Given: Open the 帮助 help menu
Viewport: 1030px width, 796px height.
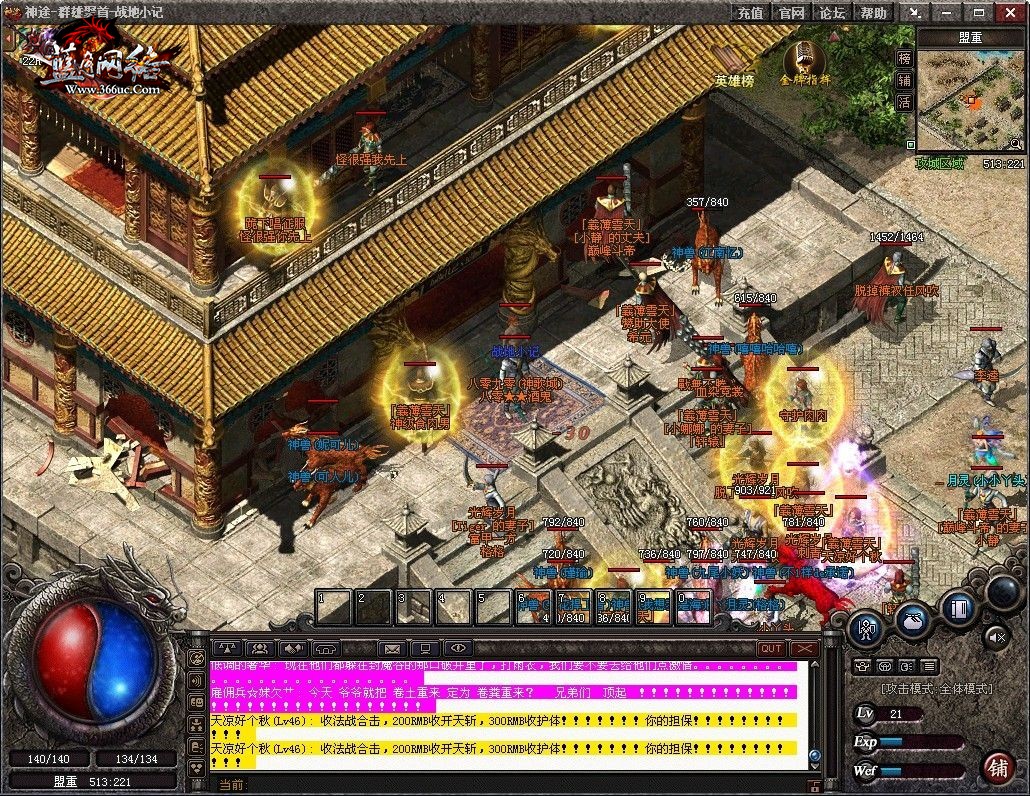Looking at the screenshot, I should 873,13.
